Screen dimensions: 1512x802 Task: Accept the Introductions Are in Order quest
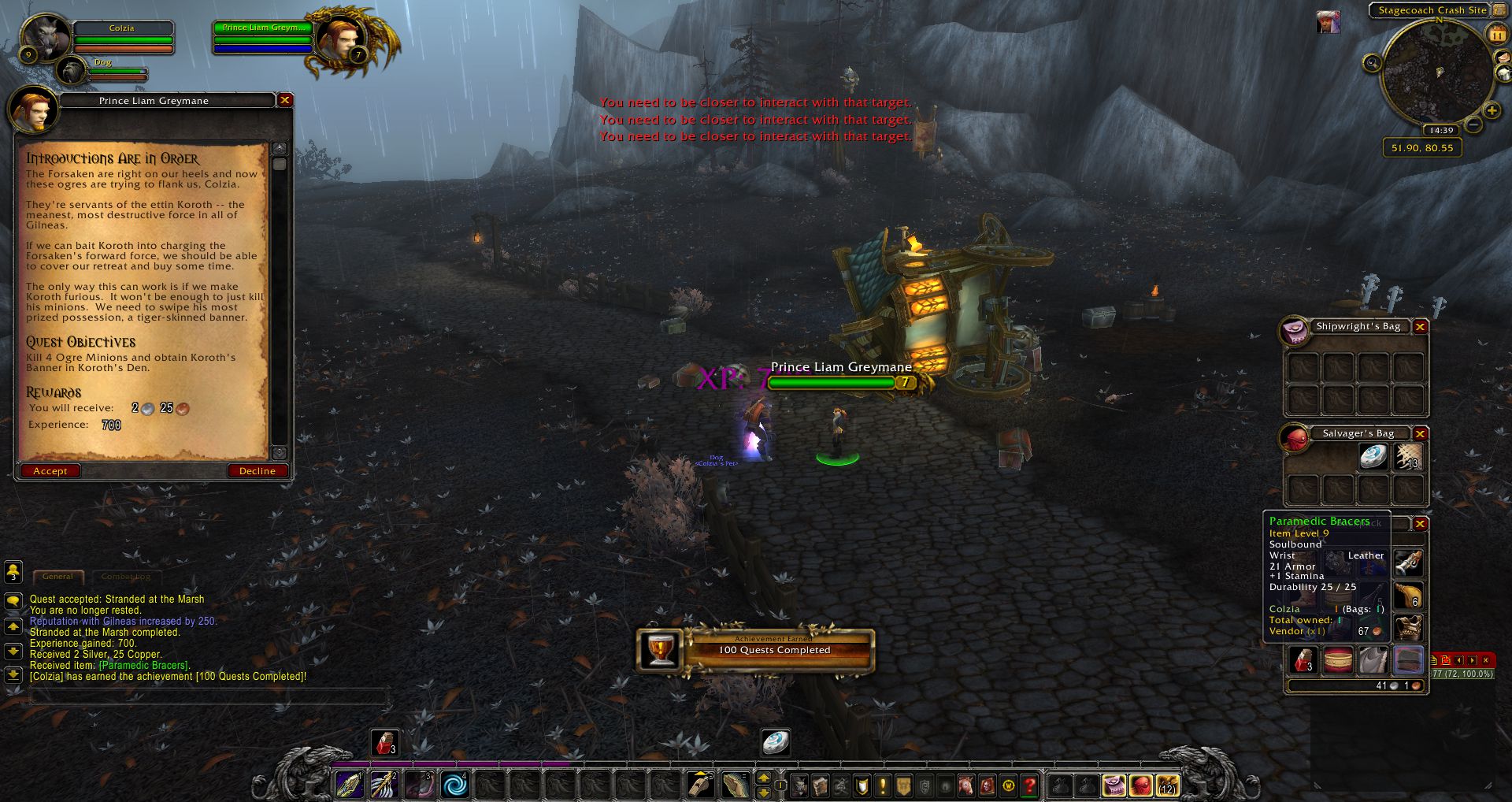(x=50, y=471)
